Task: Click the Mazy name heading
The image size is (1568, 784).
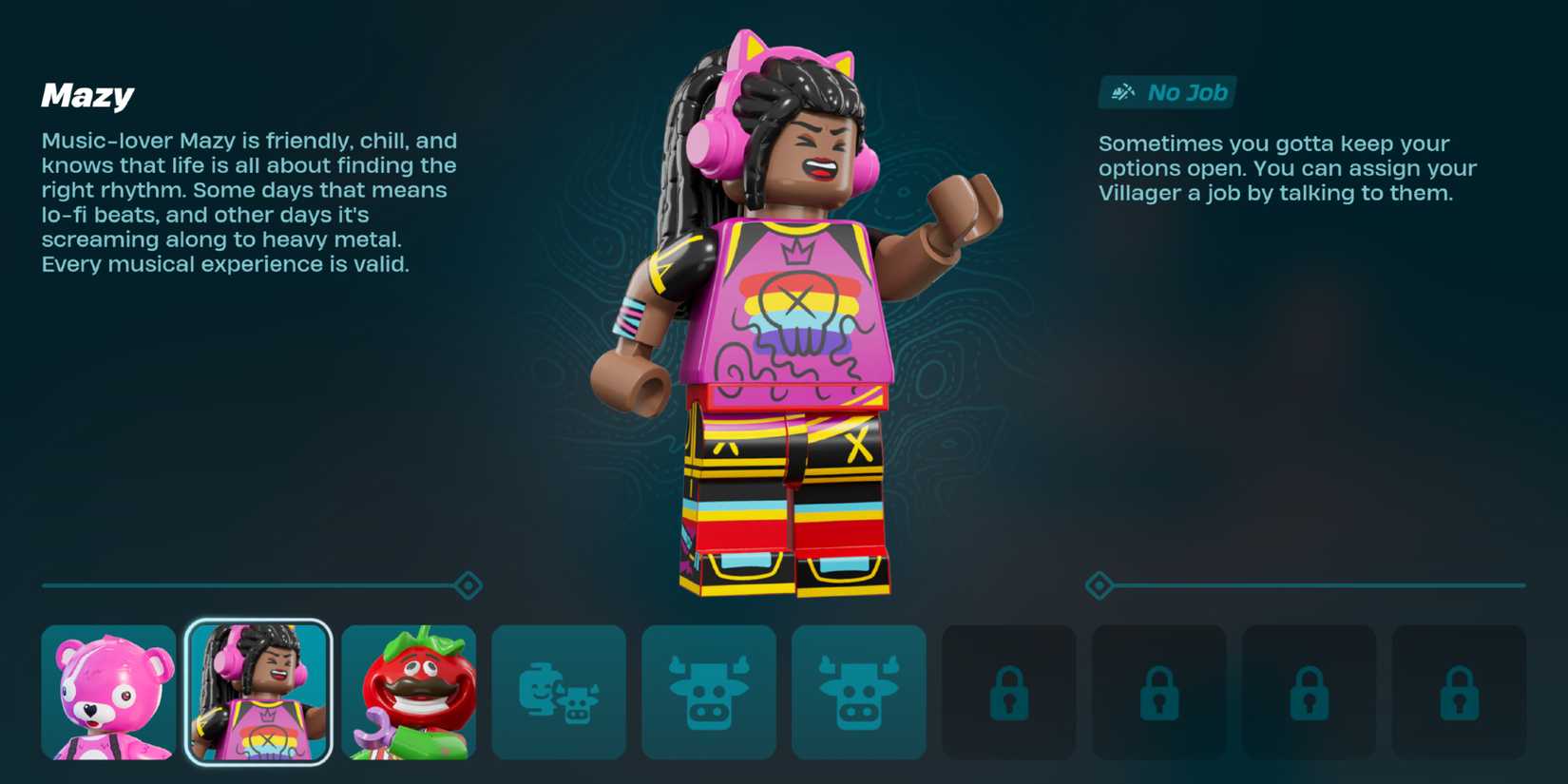Action: pyautogui.click(x=86, y=94)
